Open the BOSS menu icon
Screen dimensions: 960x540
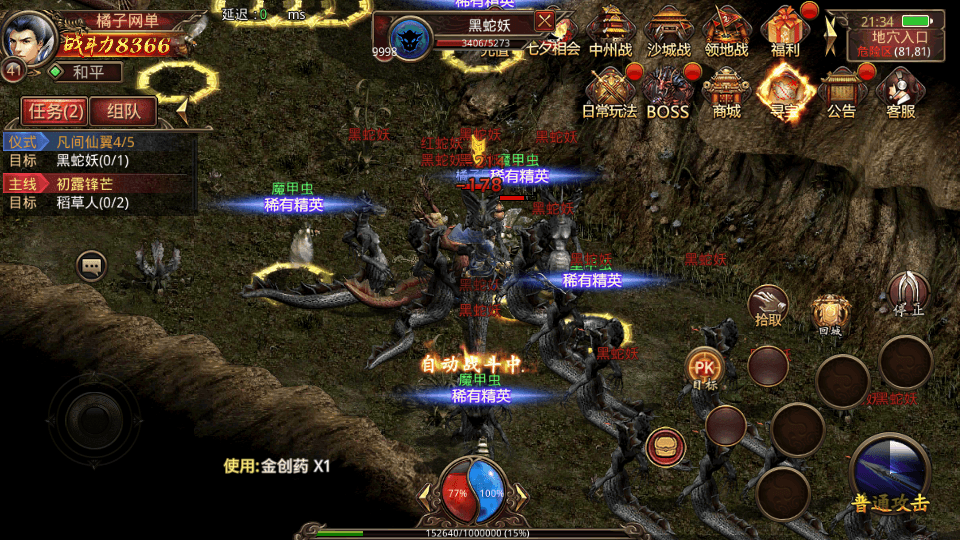click(x=667, y=91)
